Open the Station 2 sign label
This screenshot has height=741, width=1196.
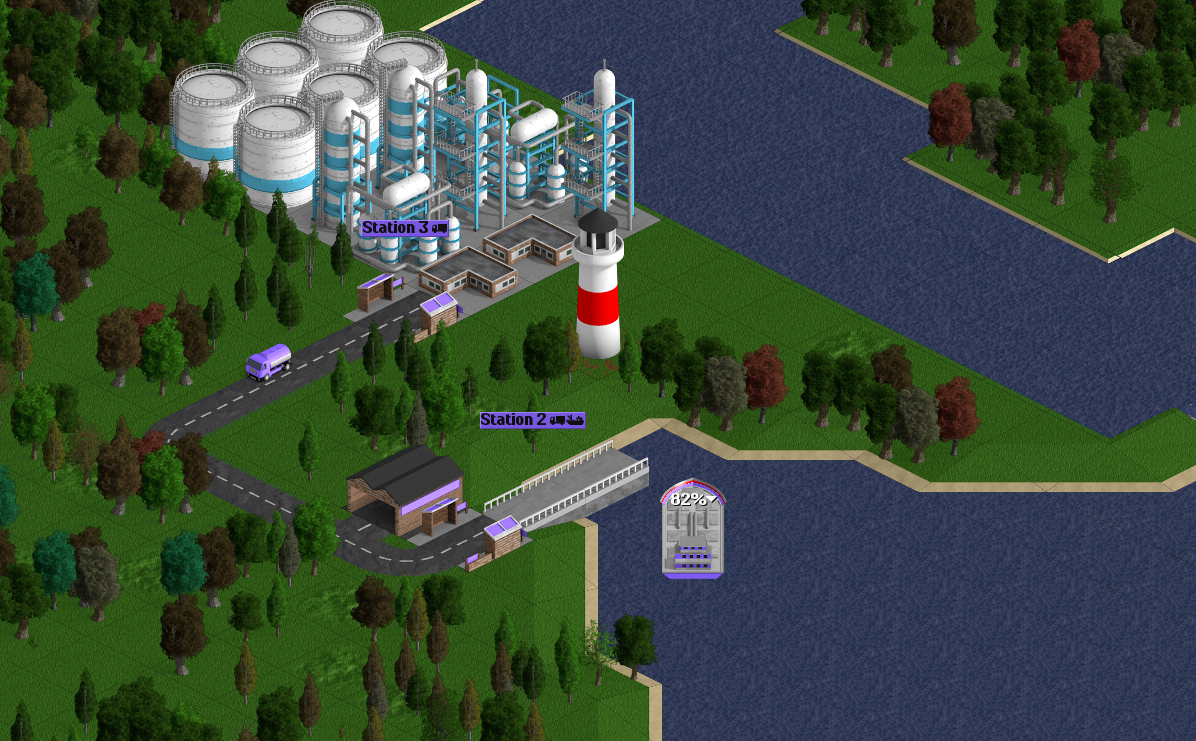click(532, 420)
